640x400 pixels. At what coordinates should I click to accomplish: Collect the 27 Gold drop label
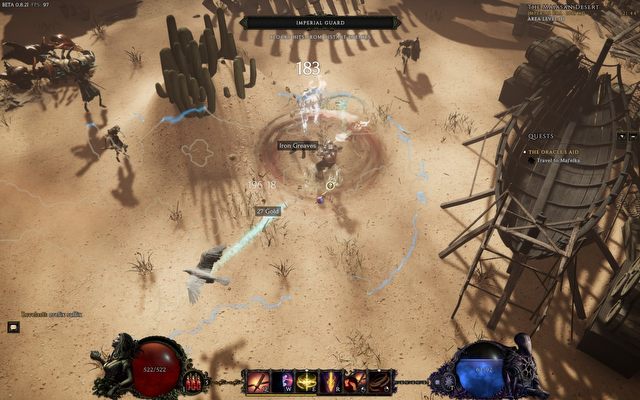[x=267, y=211]
